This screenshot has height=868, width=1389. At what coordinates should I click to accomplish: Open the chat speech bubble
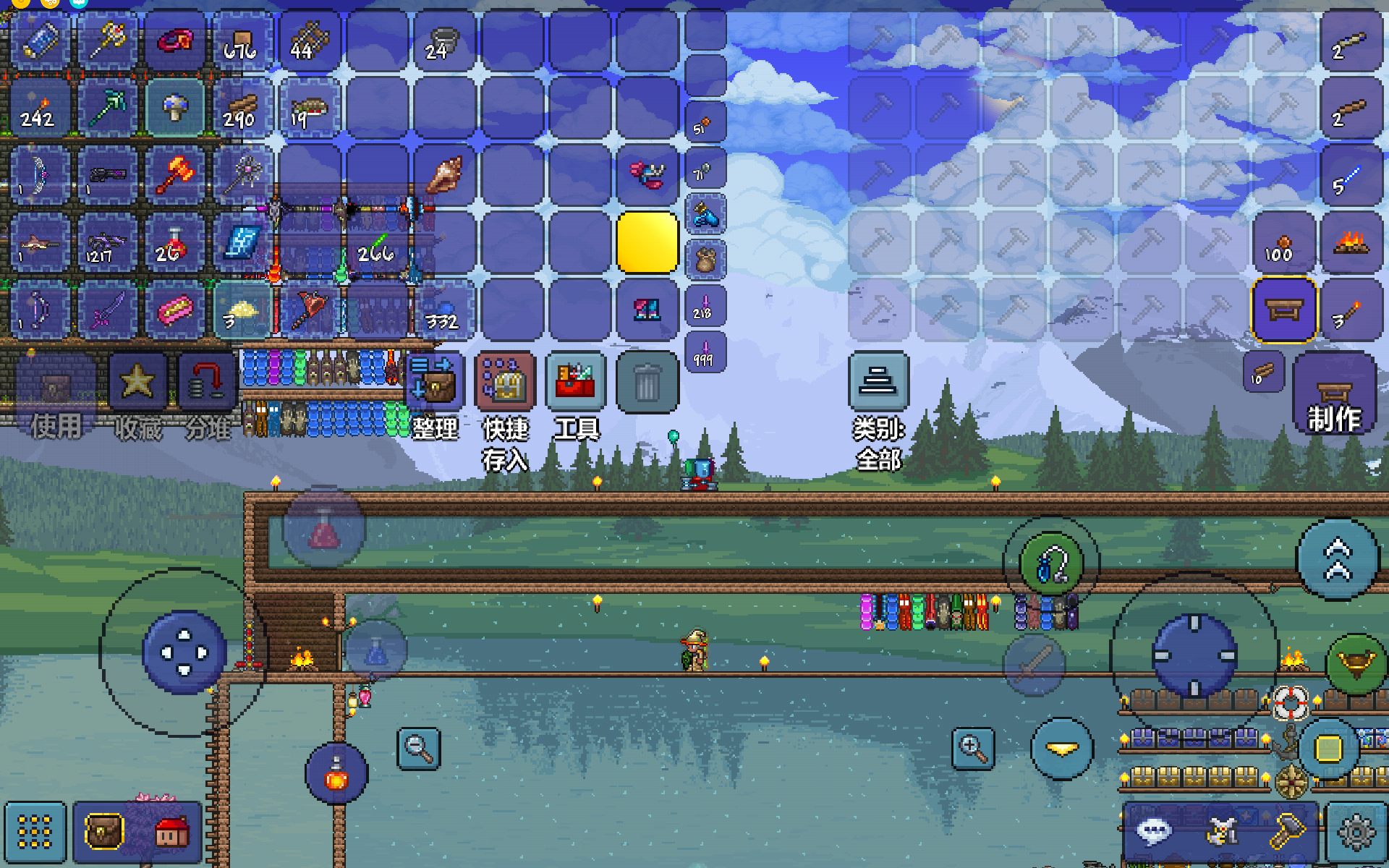1154,831
